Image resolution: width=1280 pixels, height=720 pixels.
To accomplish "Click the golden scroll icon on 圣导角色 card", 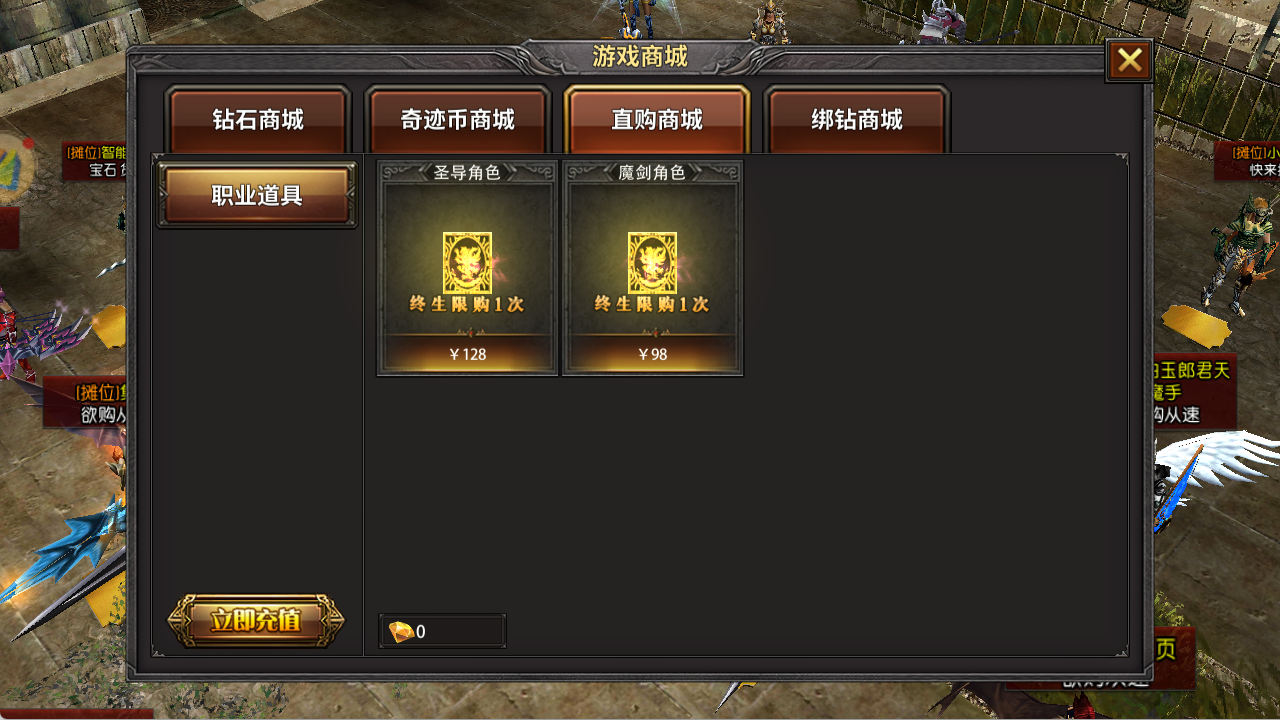I will coord(466,260).
